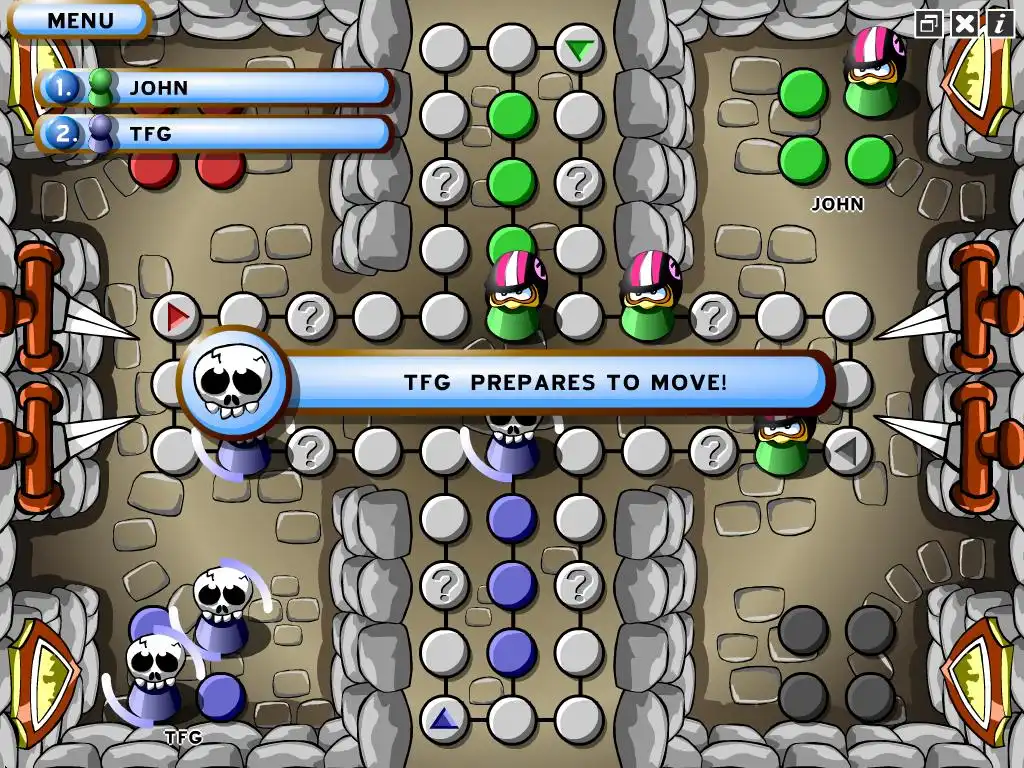
Task: Click the blue up-arrow start tile
Action: [x=444, y=719]
